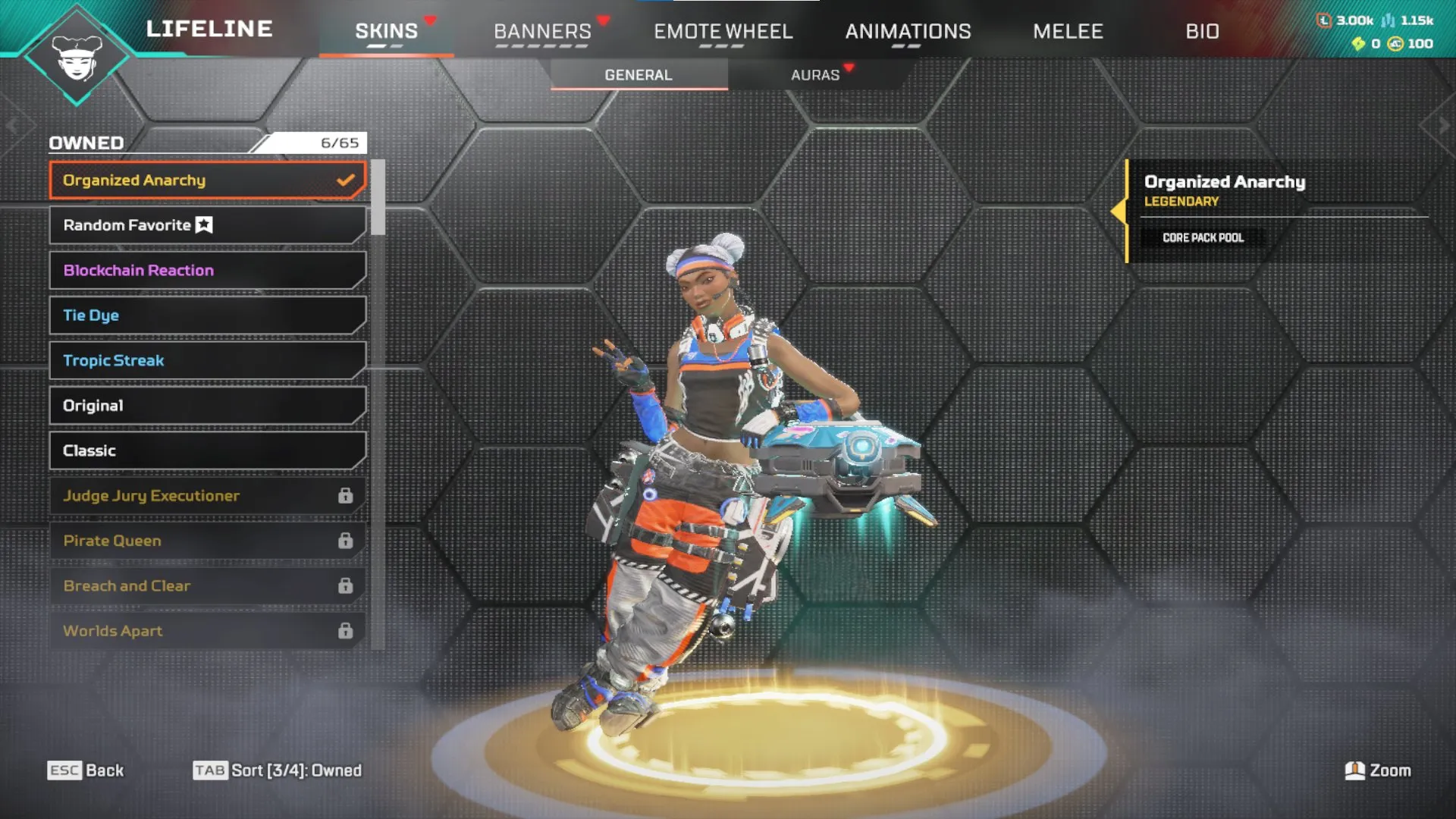The height and width of the screenshot is (819, 1456).
Task: Open the ANIMATIONS tab
Action: click(x=908, y=31)
